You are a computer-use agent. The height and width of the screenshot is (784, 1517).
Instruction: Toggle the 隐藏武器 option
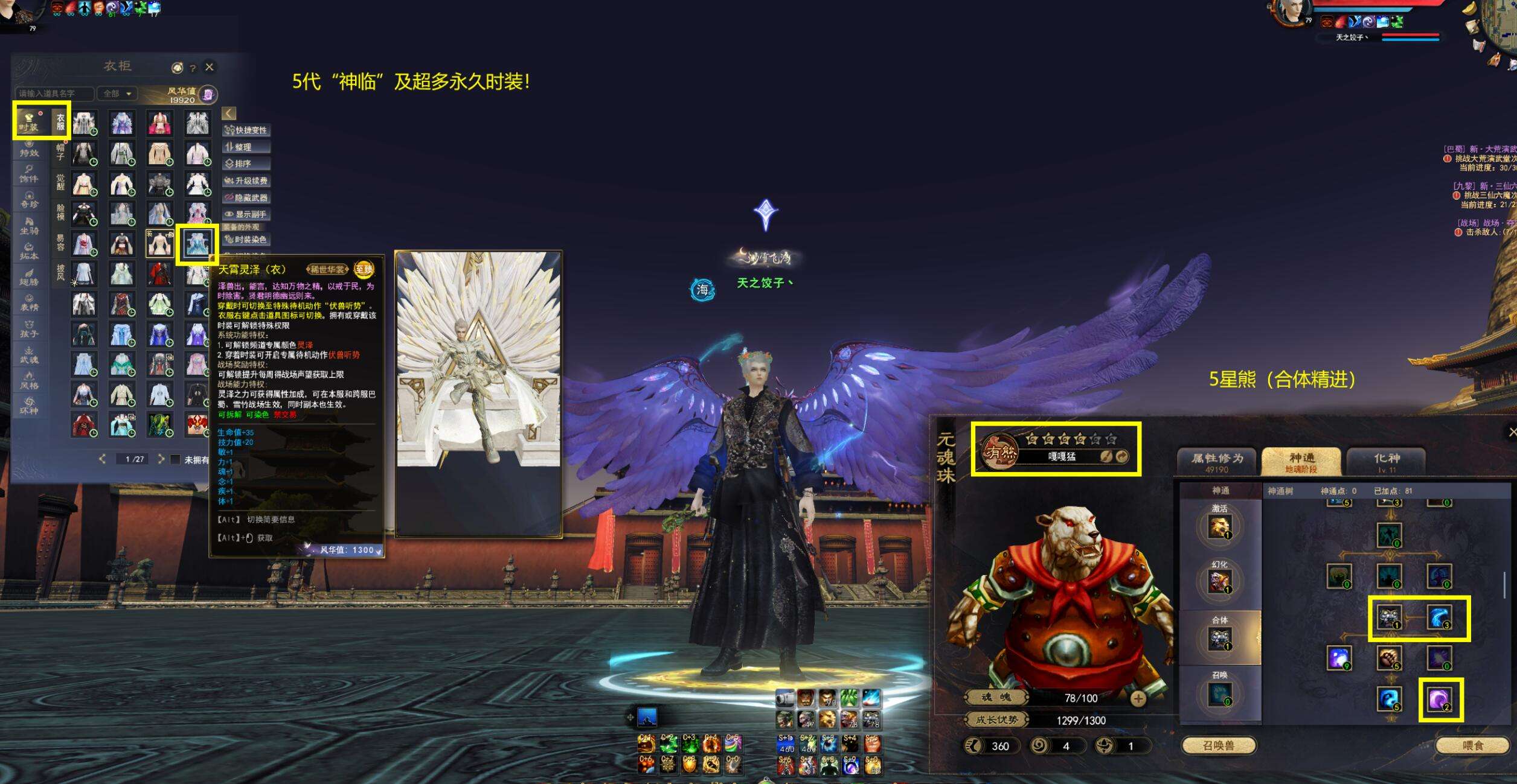(x=246, y=197)
